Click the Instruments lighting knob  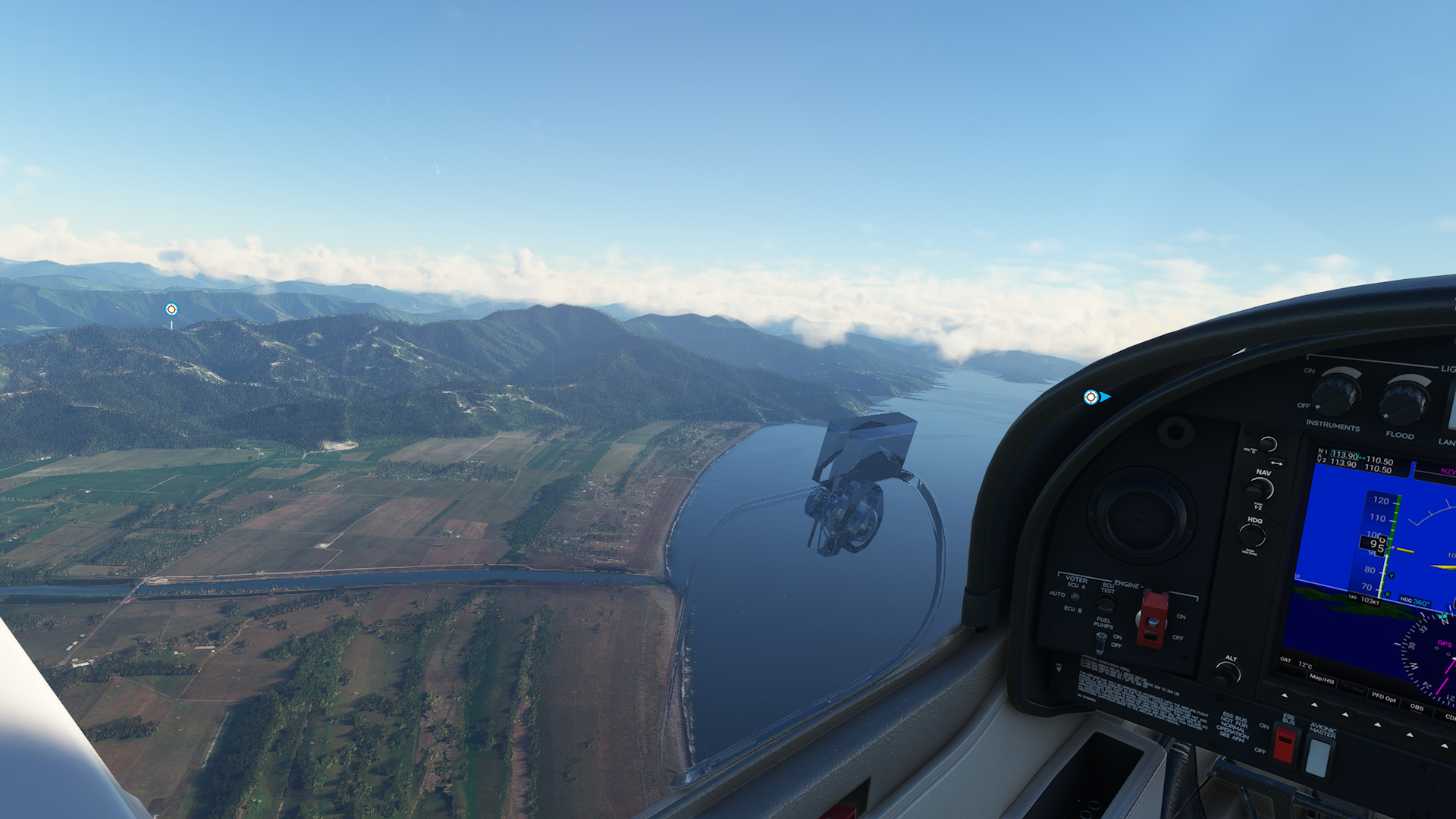[x=1335, y=394]
